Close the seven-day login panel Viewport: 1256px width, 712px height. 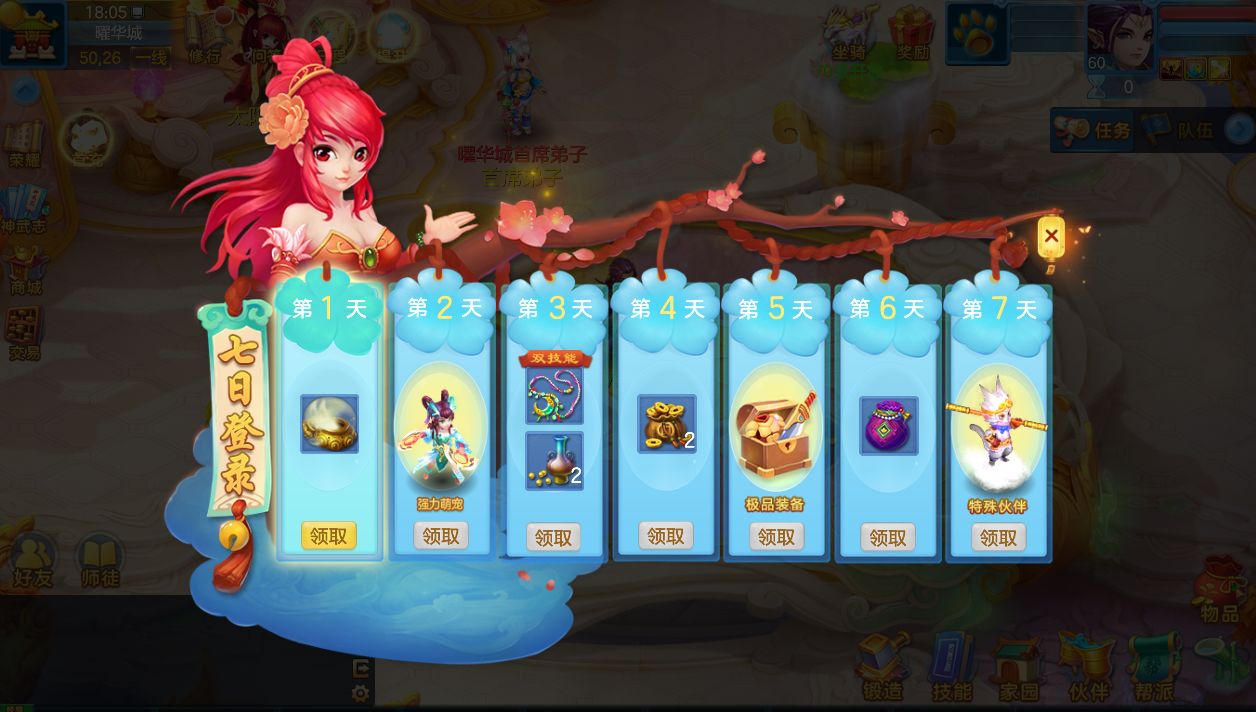pyautogui.click(x=1050, y=237)
